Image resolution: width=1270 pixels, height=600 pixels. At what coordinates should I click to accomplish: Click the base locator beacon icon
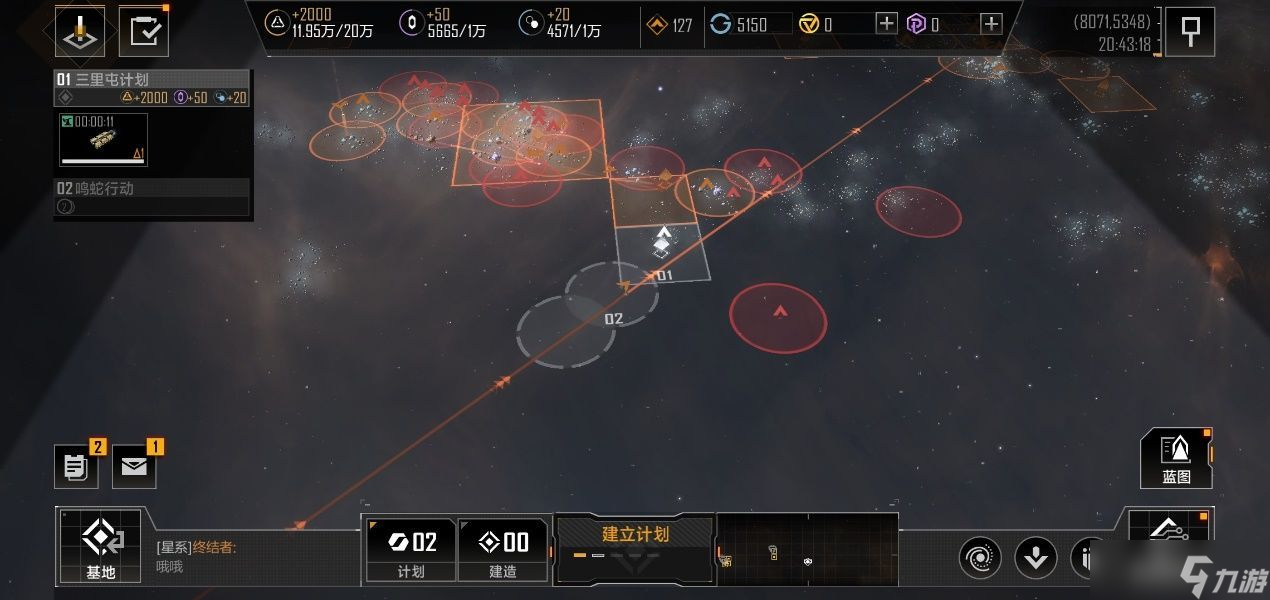click(80, 32)
